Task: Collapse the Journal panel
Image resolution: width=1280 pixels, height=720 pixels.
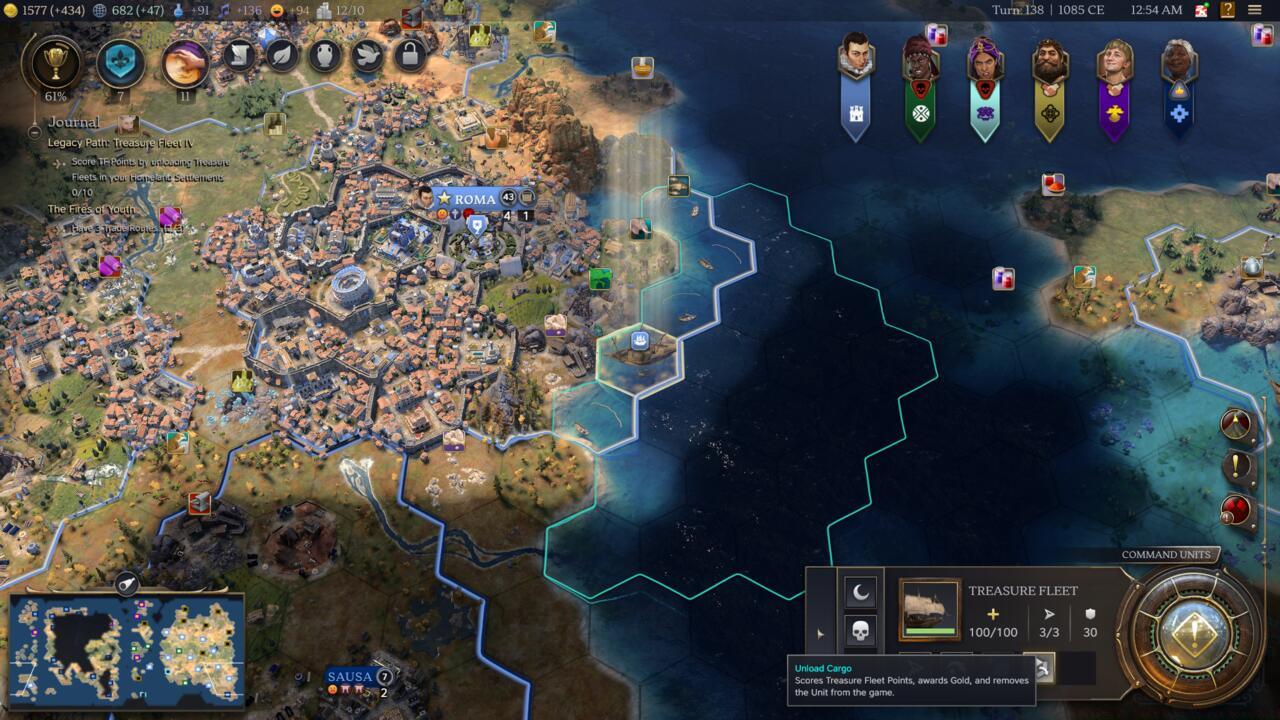Action: [33, 132]
